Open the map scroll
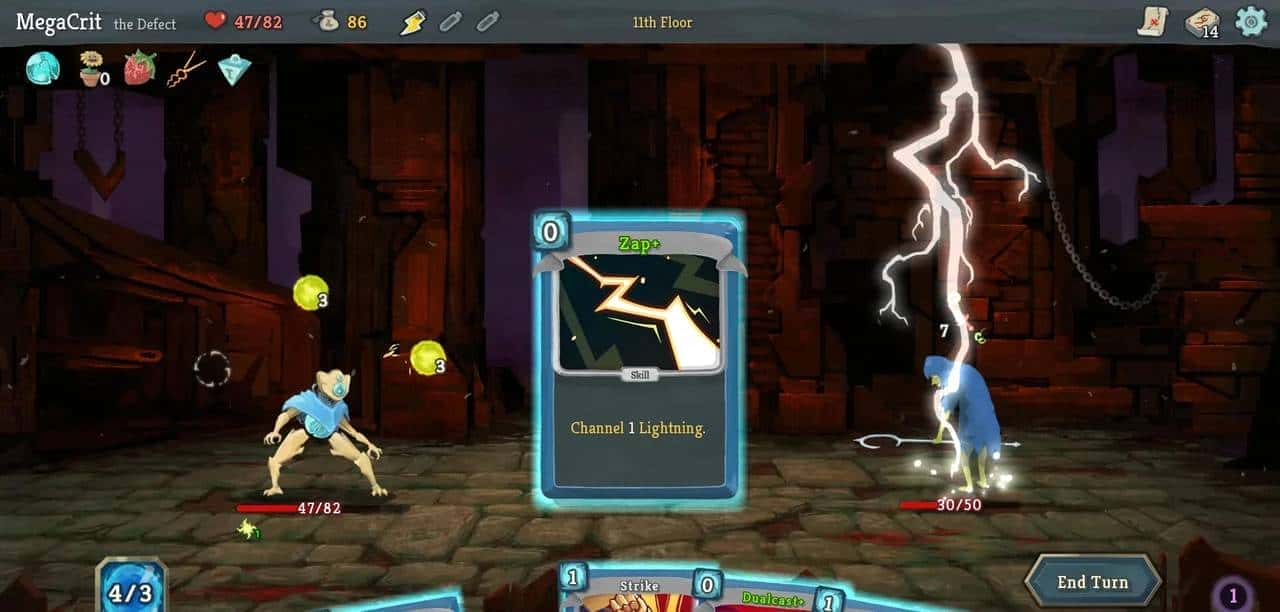 [x=1153, y=21]
